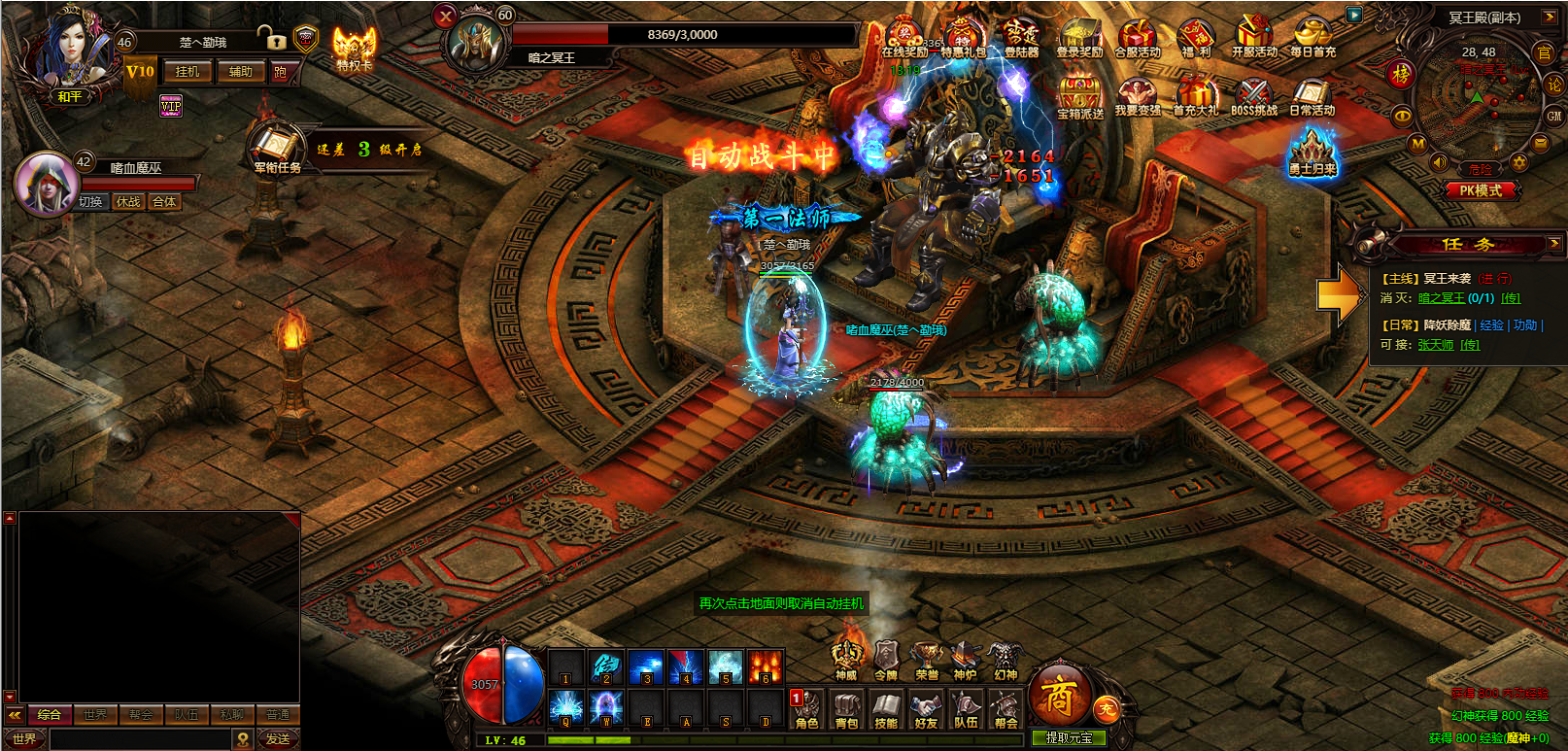Open the 每日首充 reward icon

coord(1312,39)
